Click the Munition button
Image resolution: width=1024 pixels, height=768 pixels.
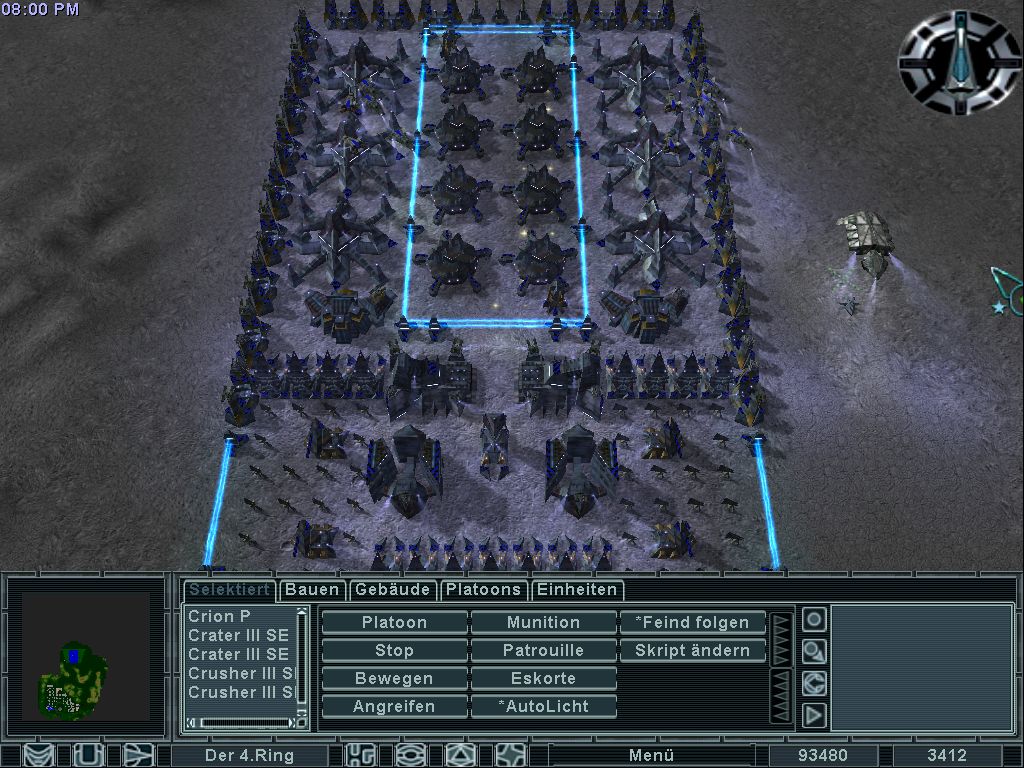pos(543,622)
